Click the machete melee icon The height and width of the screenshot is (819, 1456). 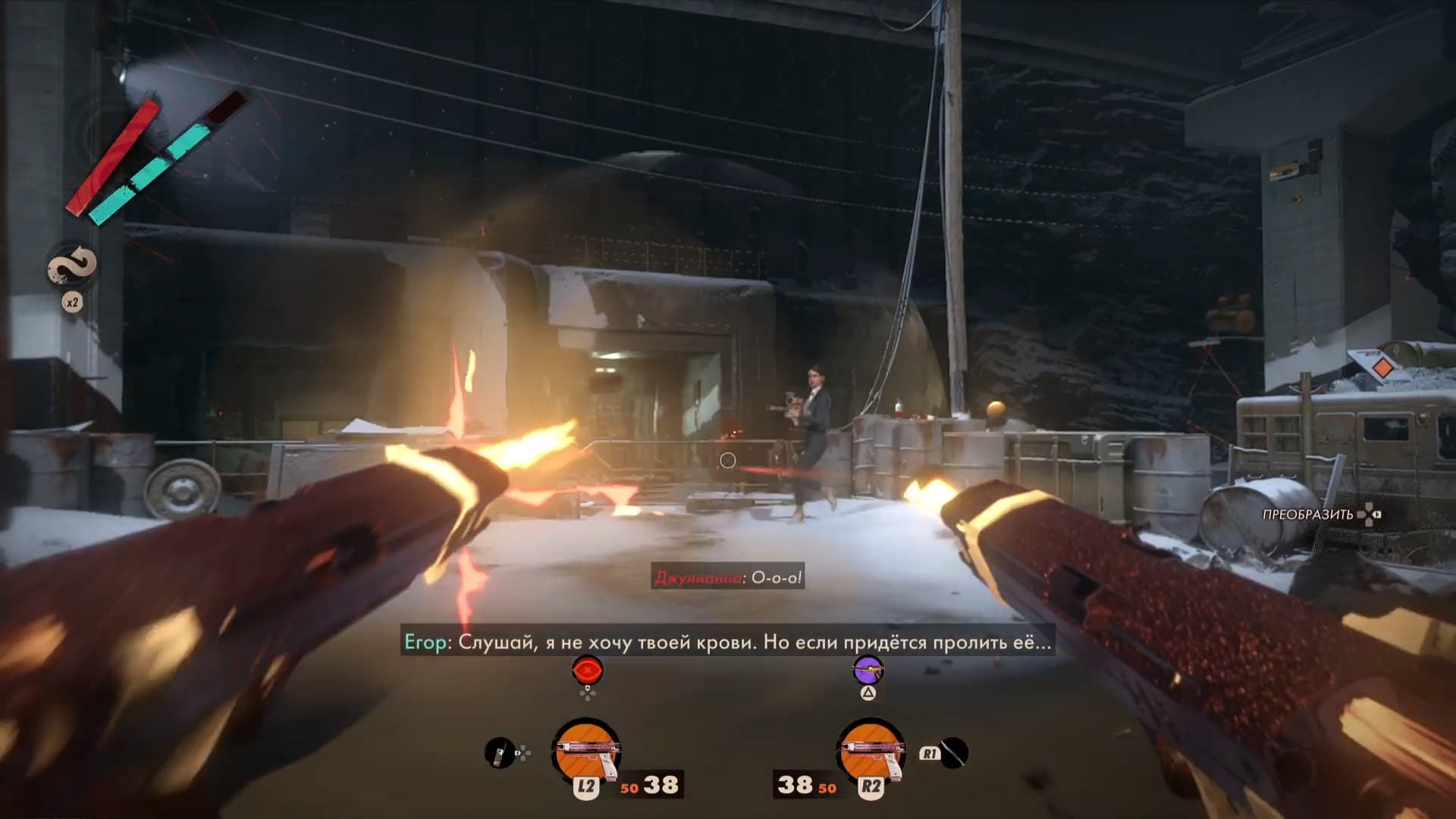click(954, 753)
